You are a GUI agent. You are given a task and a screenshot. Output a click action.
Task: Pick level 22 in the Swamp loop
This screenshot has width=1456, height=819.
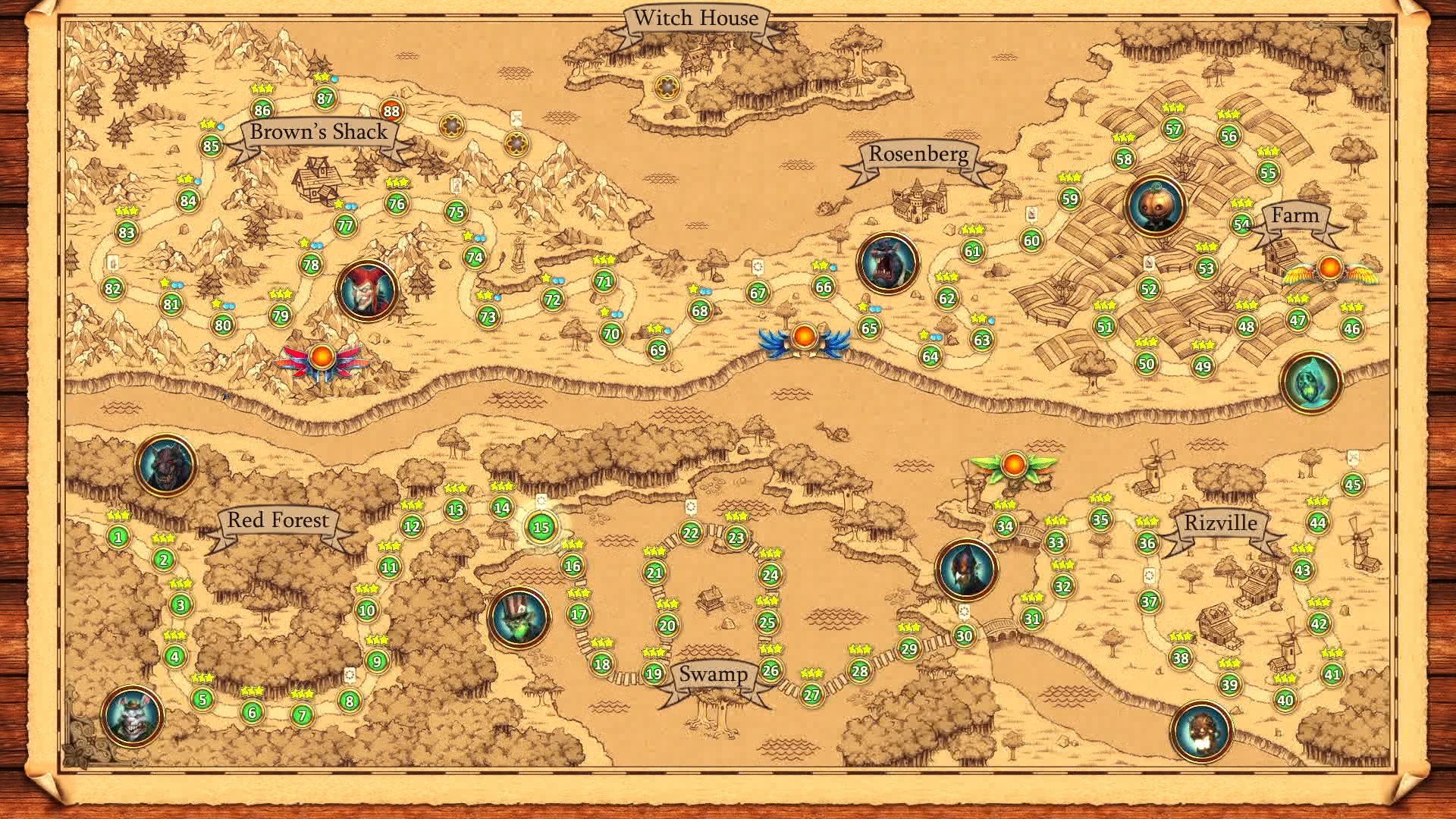[690, 533]
